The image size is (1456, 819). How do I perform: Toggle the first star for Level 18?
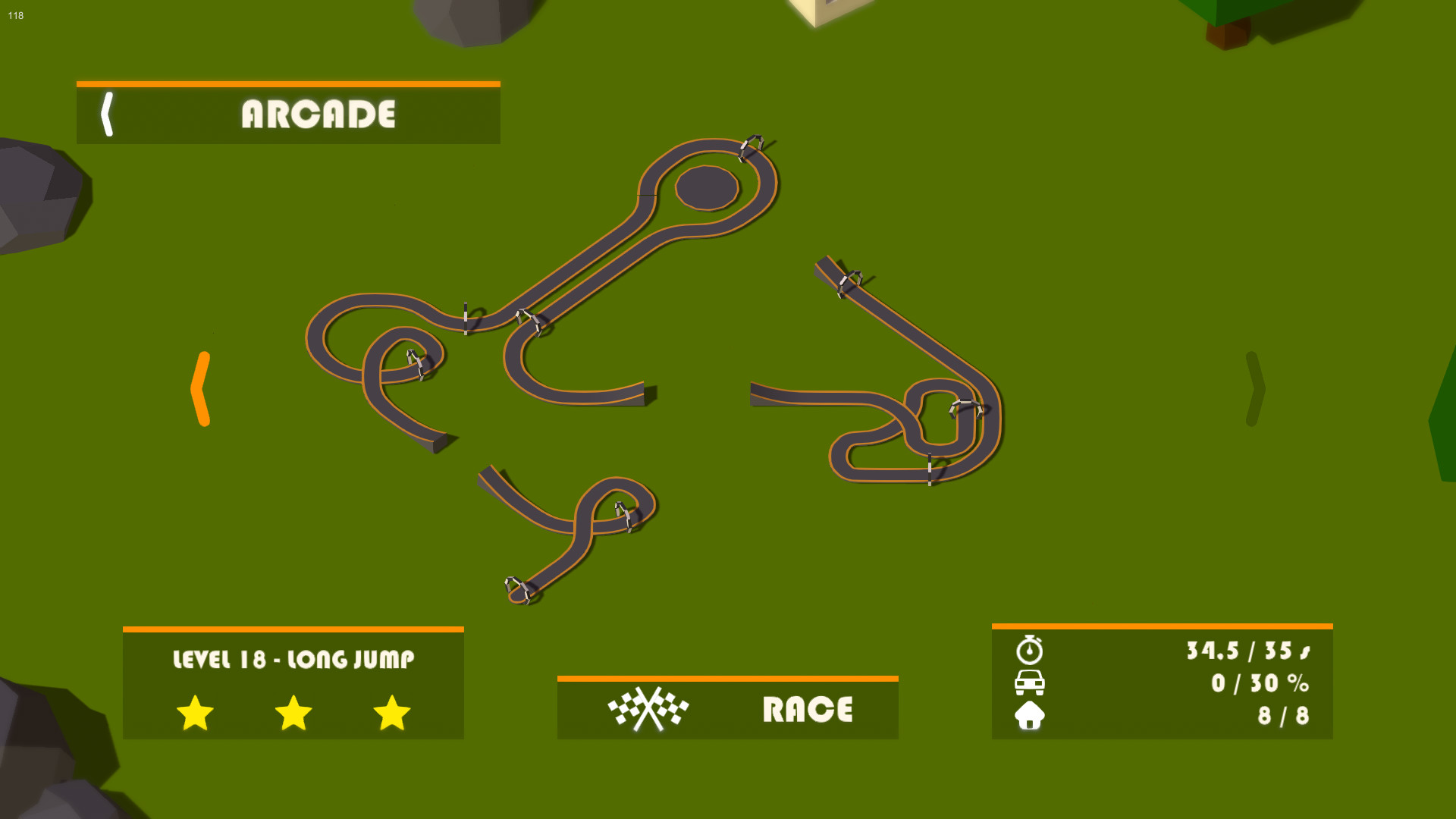pos(194,713)
